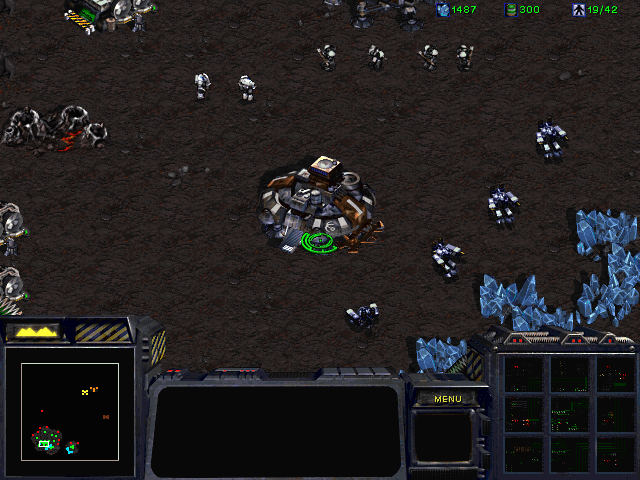This screenshot has height=480, width=640.
Task: Click the minimap to move the camera
Action: pyautogui.click(x=70, y=411)
